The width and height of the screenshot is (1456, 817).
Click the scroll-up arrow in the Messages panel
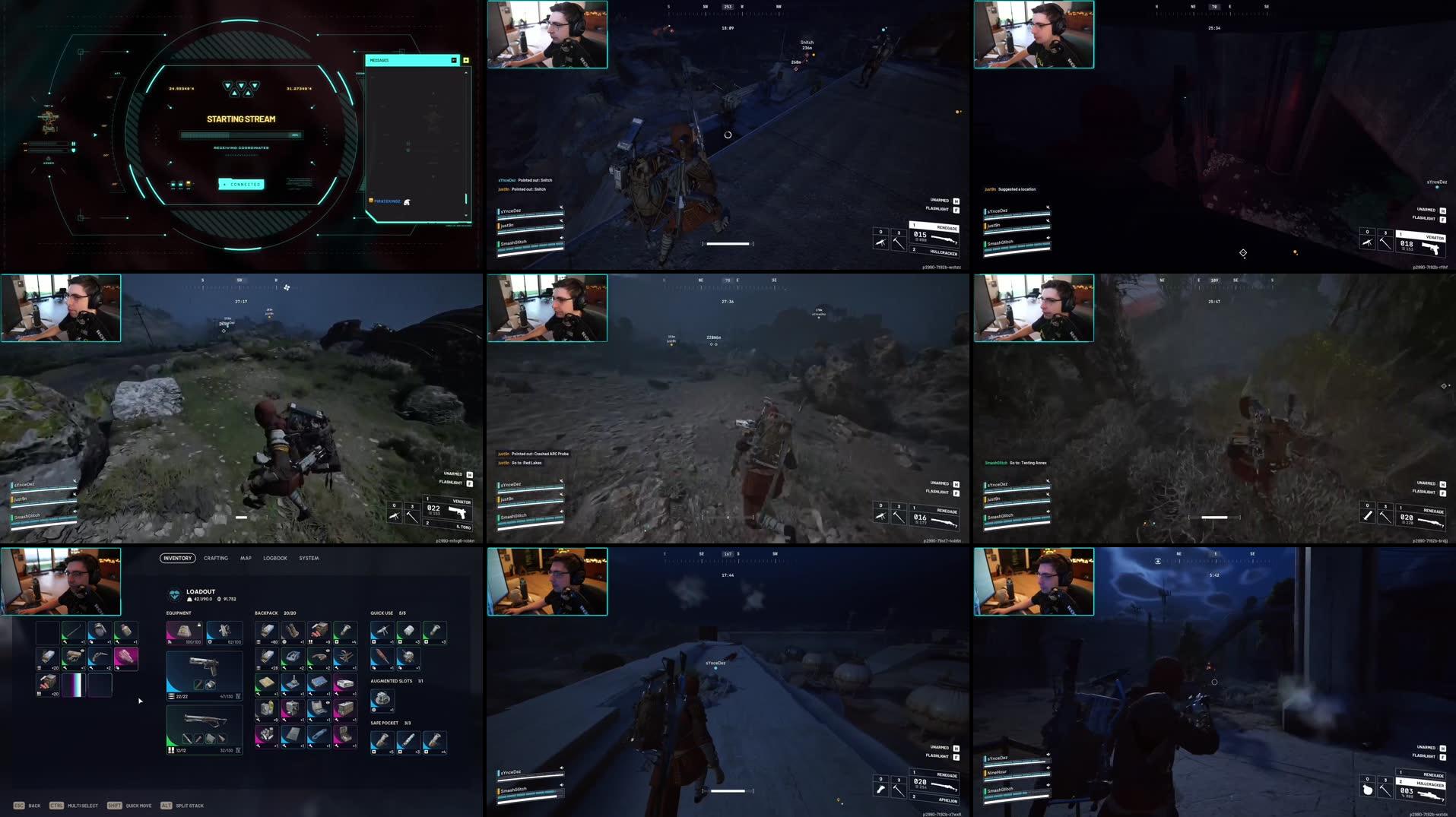[x=465, y=73]
